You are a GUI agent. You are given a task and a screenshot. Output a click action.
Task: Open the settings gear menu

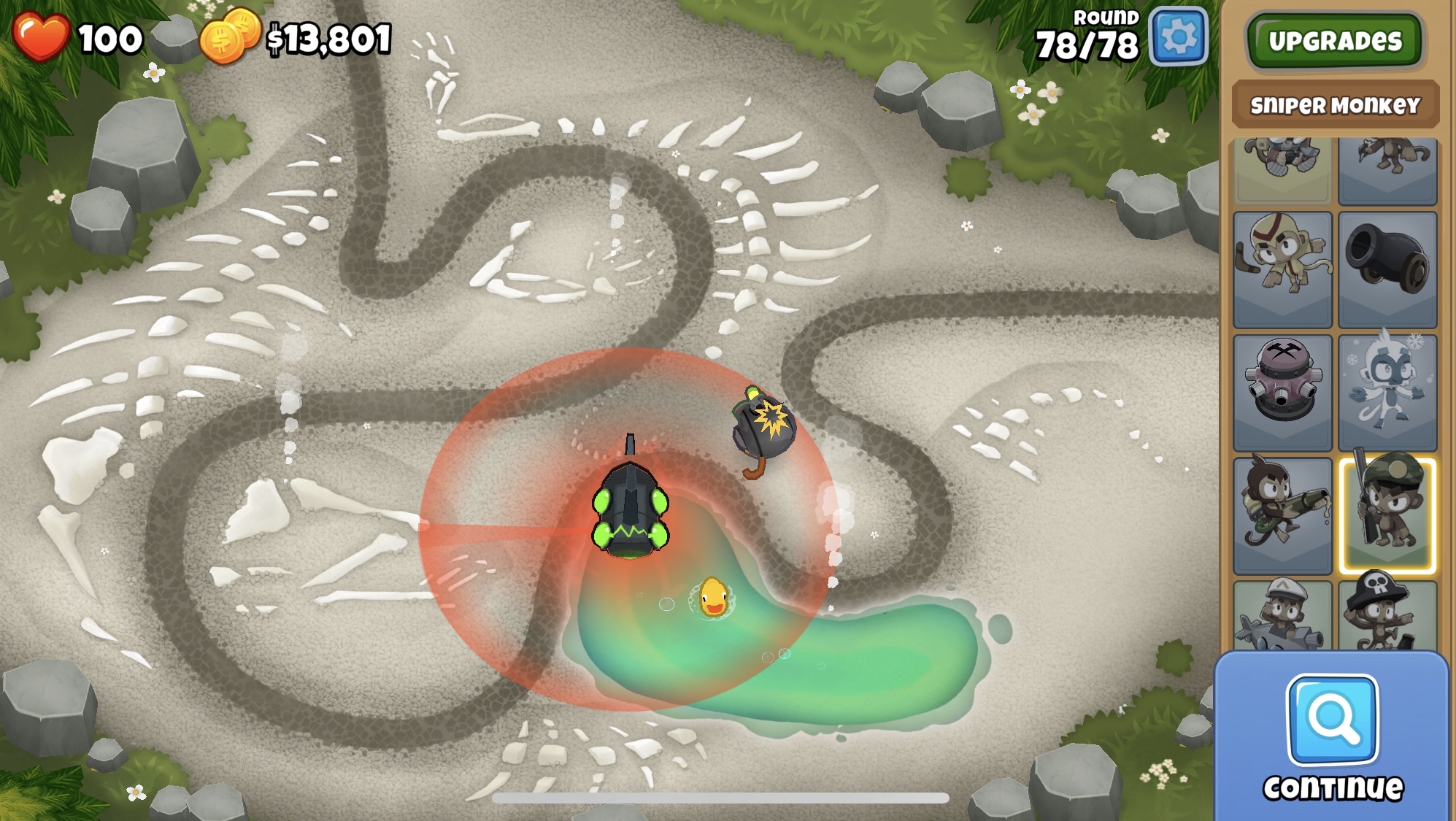pos(1178,36)
